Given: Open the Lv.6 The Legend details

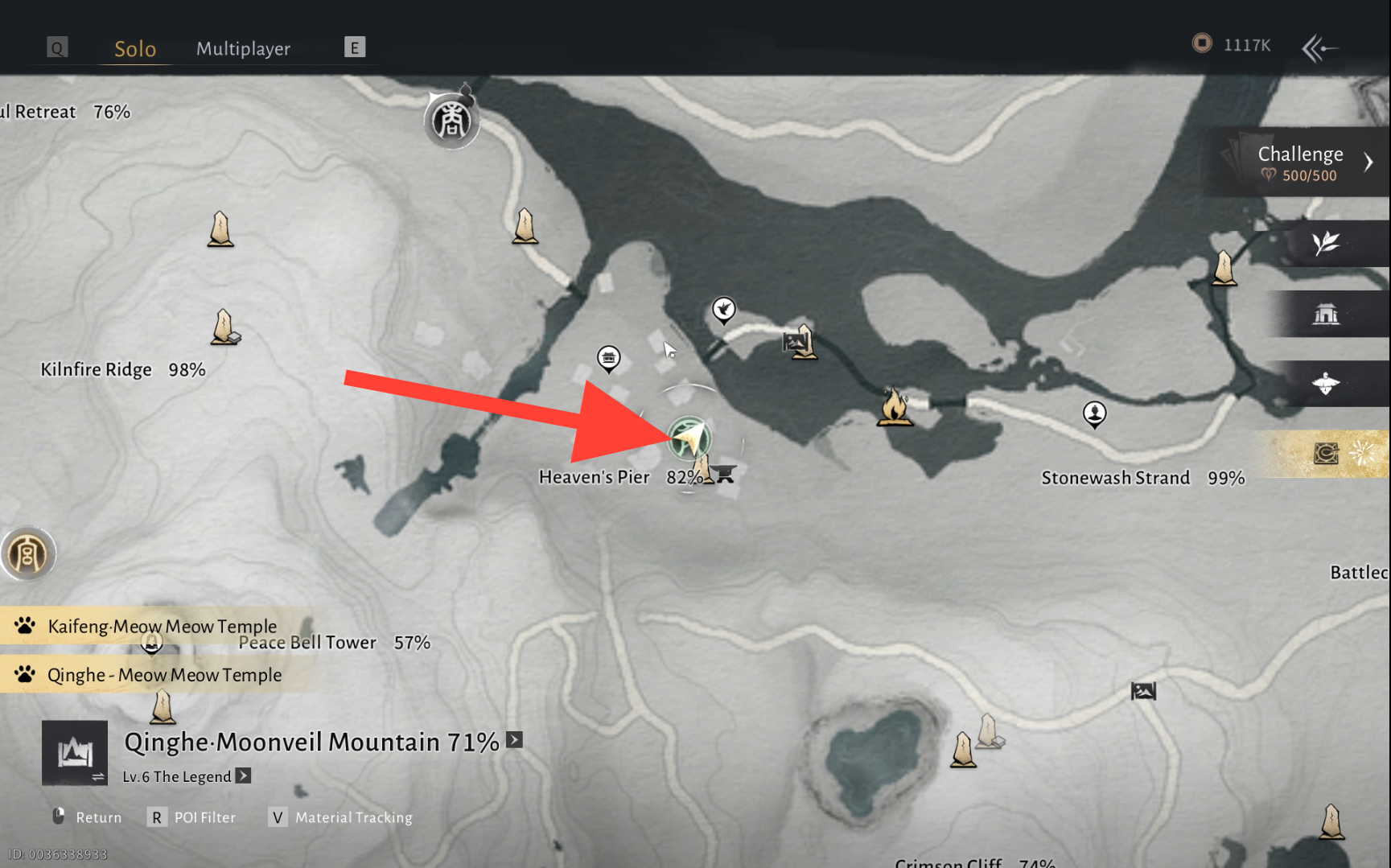Looking at the screenshot, I should pos(243,776).
